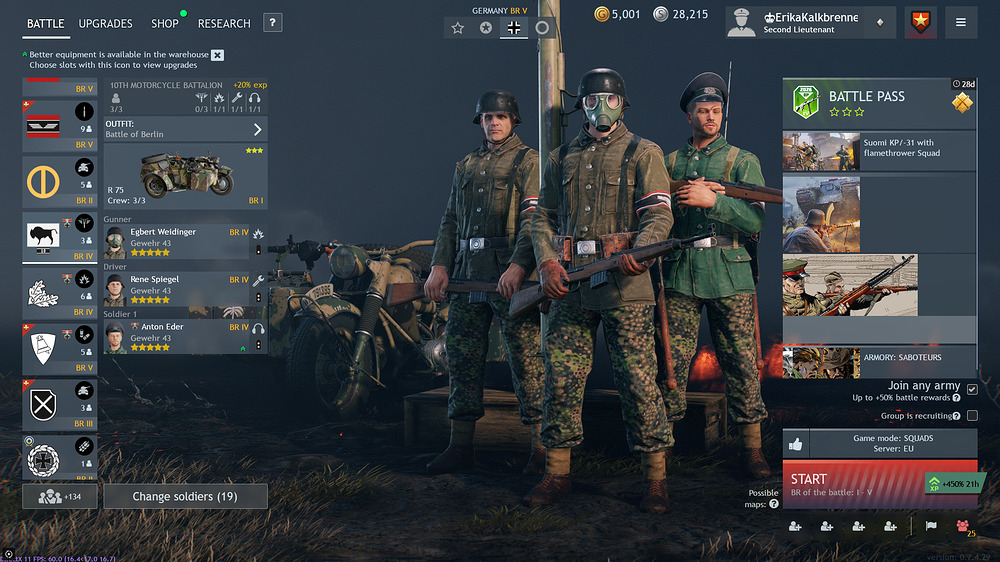This screenshot has width=1000, height=562.
Task: Switch to the Upgrades tab
Action: coord(105,23)
